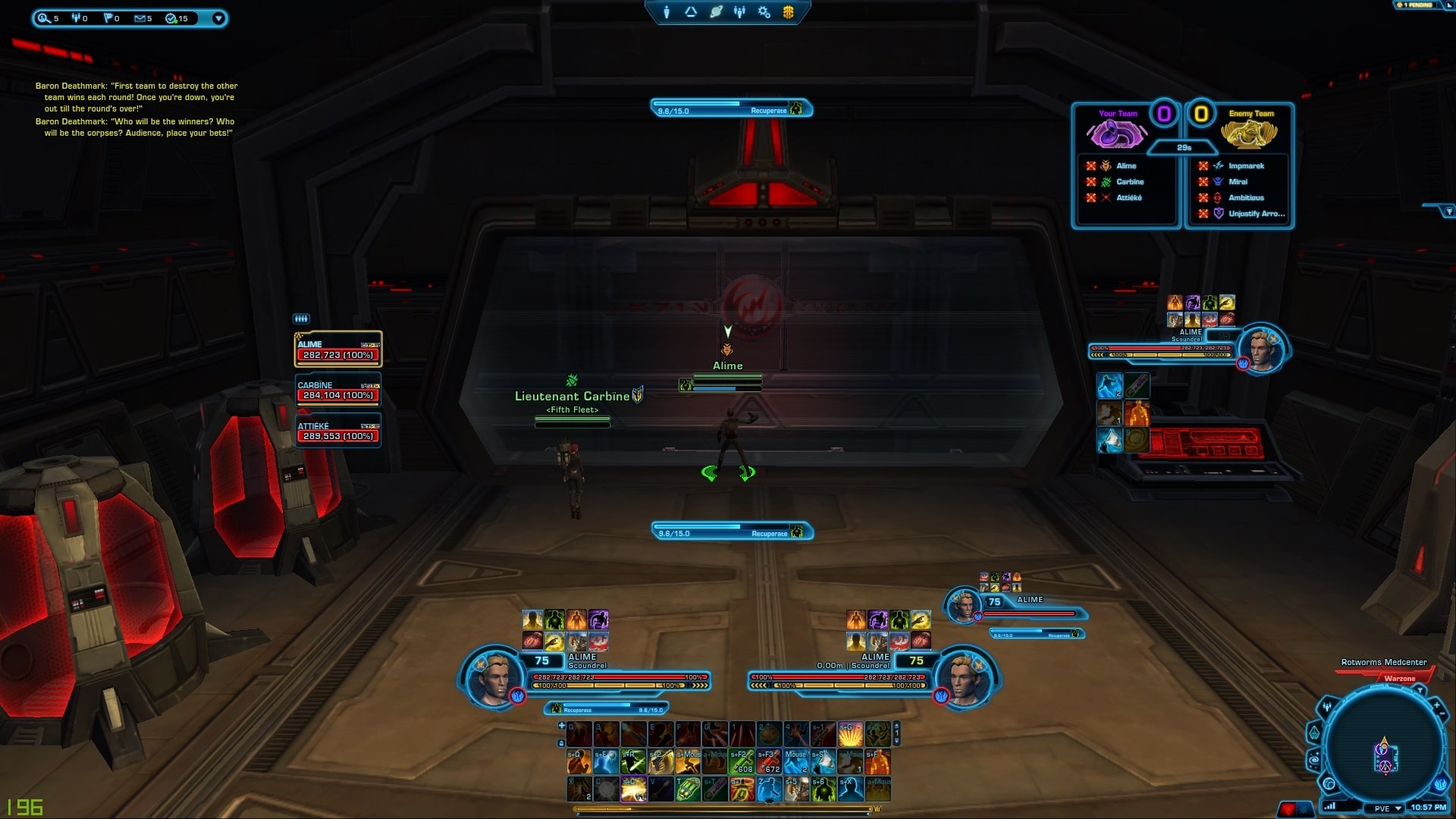The height and width of the screenshot is (819, 1456).
Task: Open the galaxy map planet icon
Action: [x=715, y=11]
